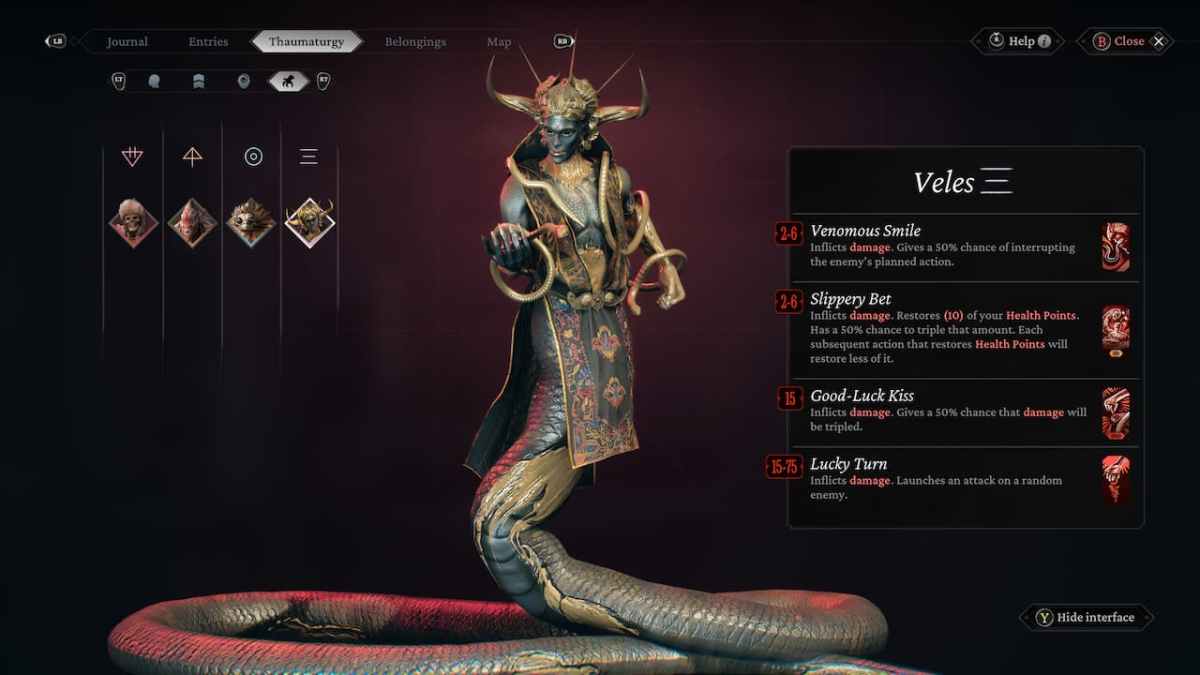Select the Thaumaturgy tab
The image size is (1200, 675).
point(306,42)
